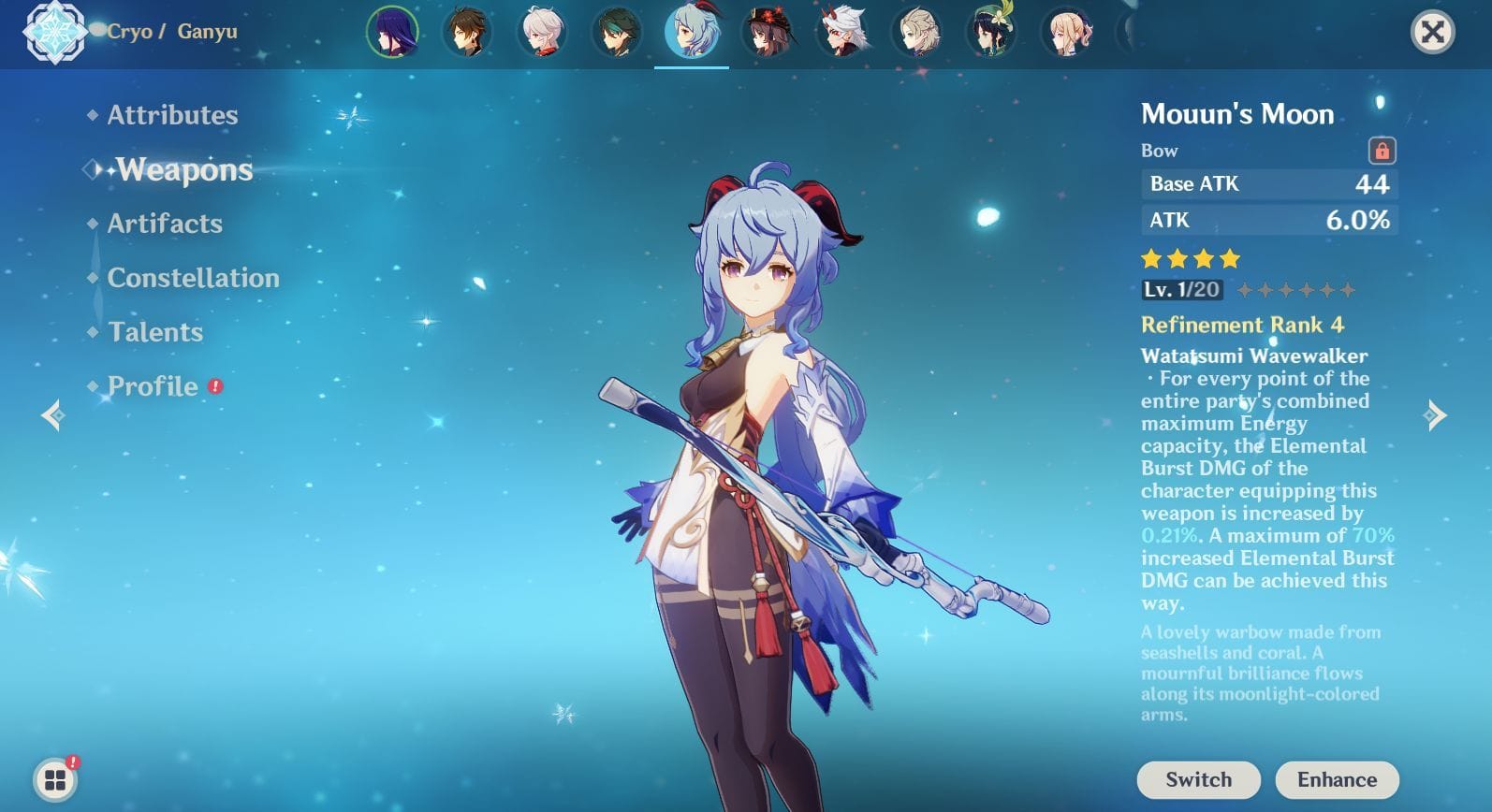Open the four-square grid menu icon
Screen dimensions: 1492x812
pyautogui.click(x=55, y=779)
